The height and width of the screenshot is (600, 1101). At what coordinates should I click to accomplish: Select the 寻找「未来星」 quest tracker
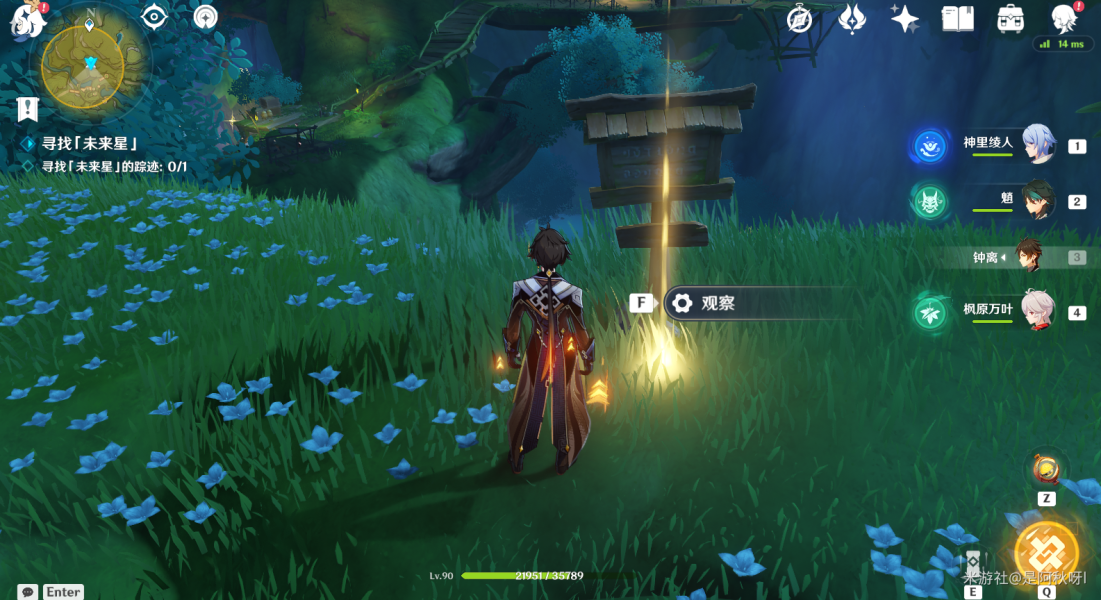click(88, 144)
